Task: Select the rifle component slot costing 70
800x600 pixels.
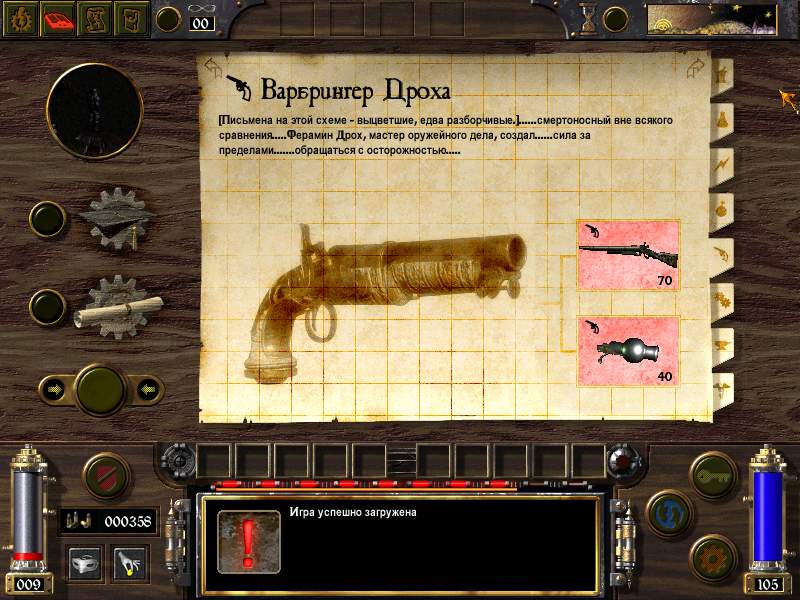Action: [628, 256]
